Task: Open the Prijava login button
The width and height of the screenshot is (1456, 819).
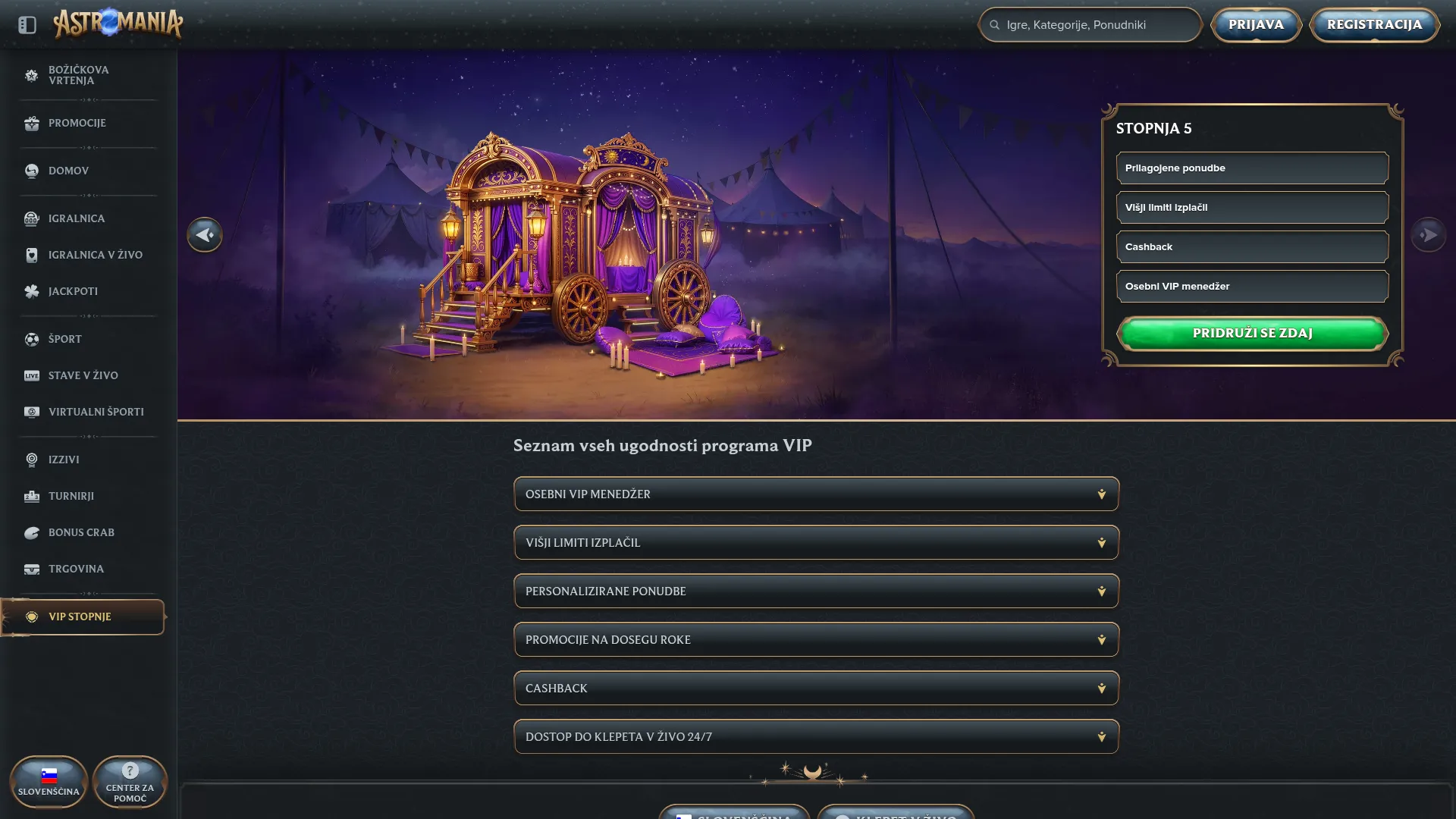Action: pyautogui.click(x=1256, y=25)
